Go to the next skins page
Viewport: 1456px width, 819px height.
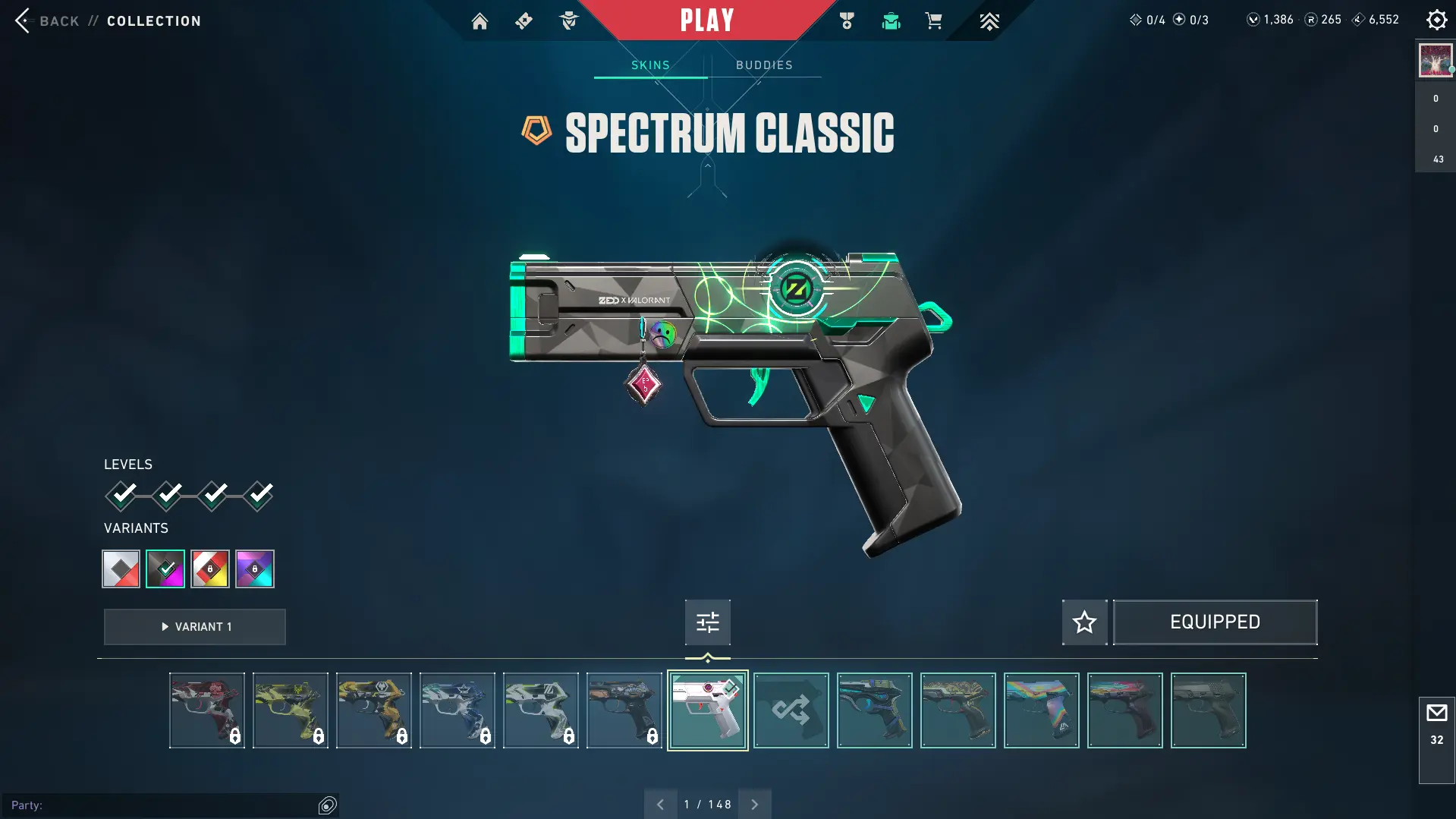754,805
